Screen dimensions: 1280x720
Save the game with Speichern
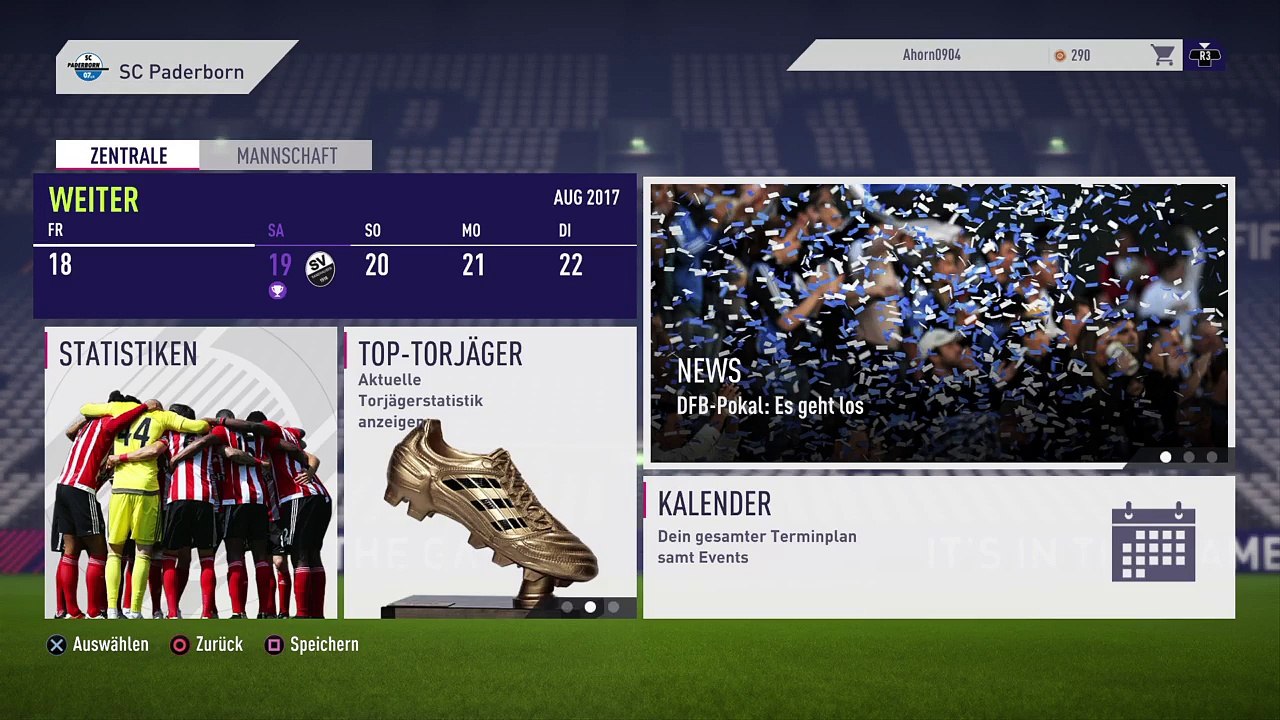click(x=312, y=645)
